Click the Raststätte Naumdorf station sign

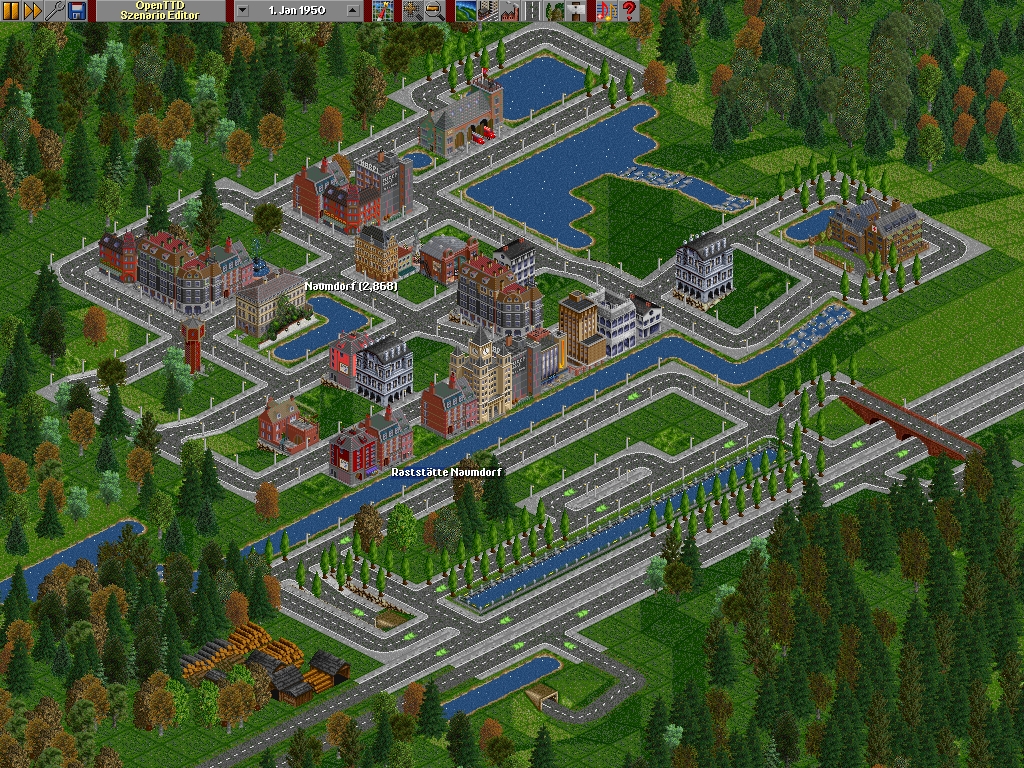(x=447, y=471)
